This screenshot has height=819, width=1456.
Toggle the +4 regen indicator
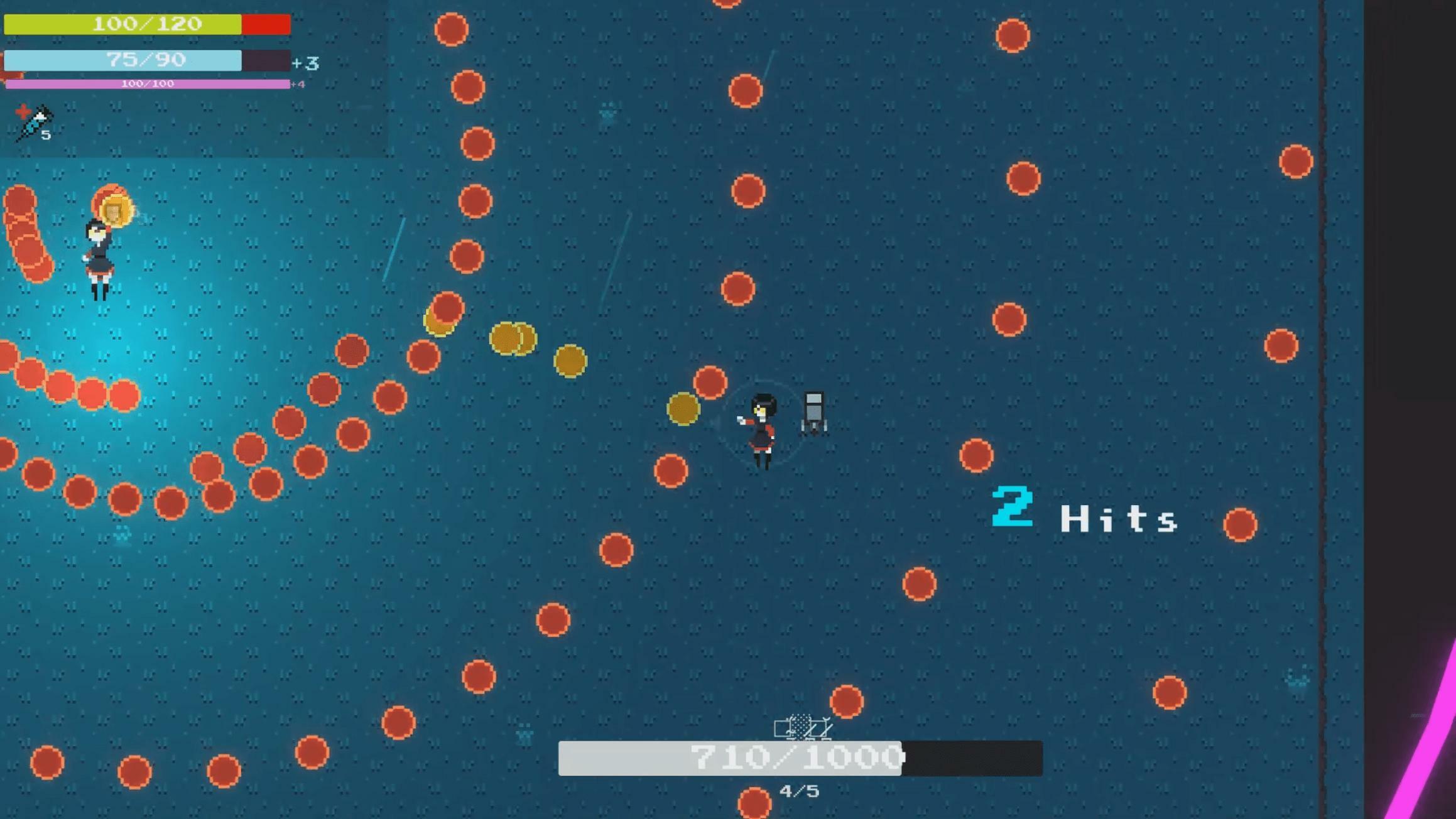coord(297,84)
